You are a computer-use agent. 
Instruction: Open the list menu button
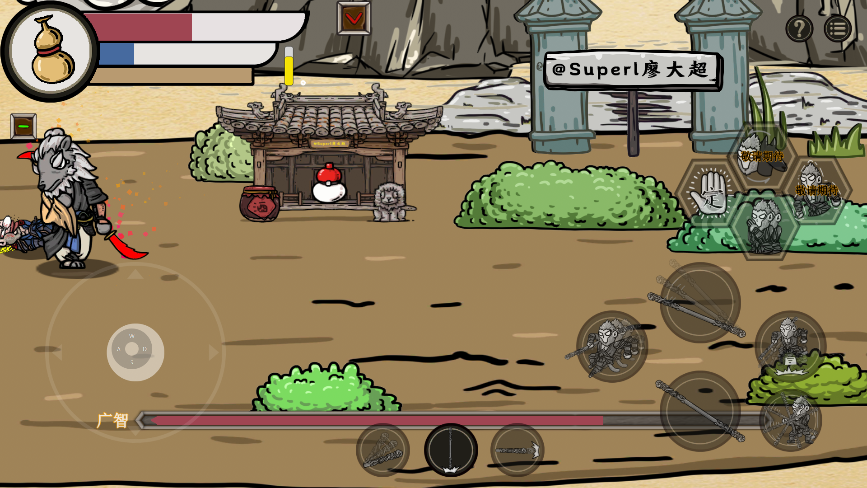838,28
